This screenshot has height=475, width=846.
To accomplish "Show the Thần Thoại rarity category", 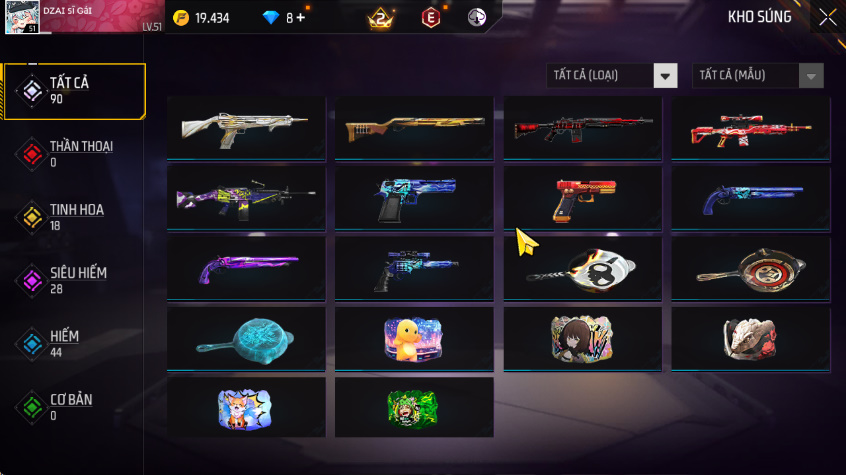I will [x=74, y=153].
